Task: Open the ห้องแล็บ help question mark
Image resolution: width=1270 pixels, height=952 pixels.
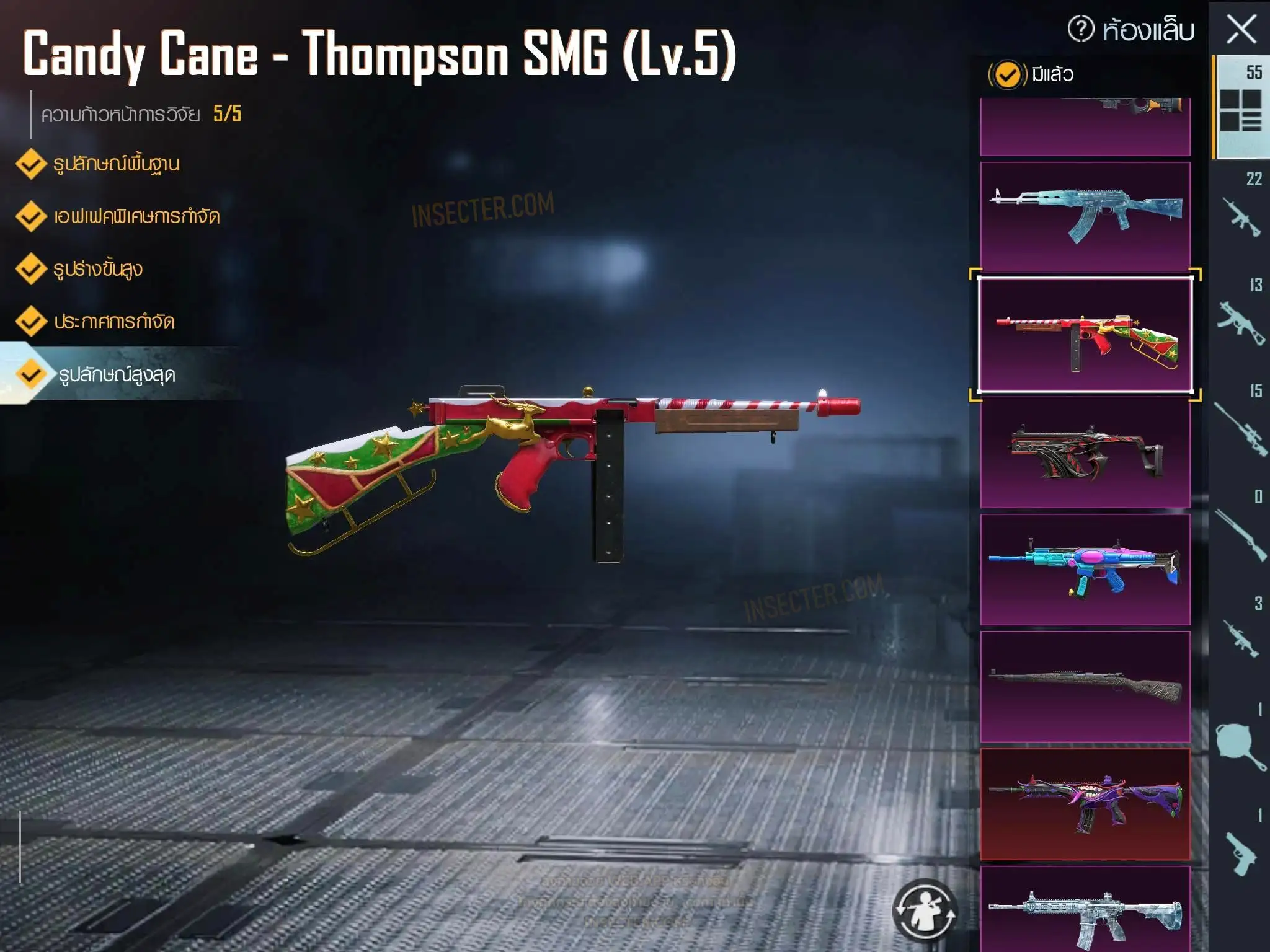Action: click(1080, 29)
